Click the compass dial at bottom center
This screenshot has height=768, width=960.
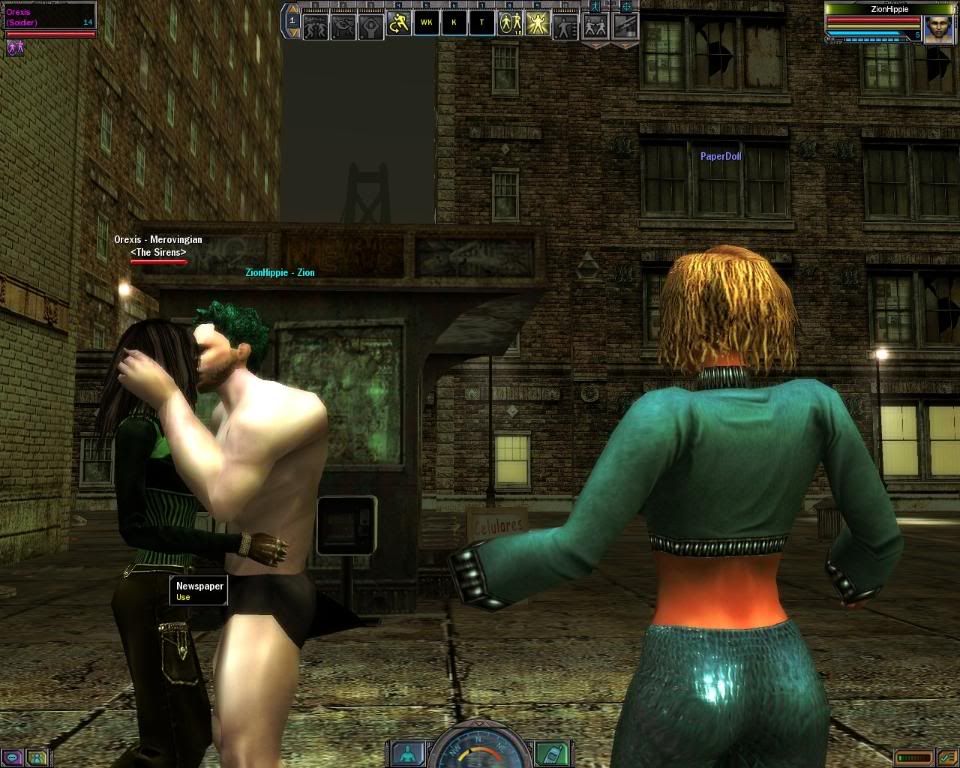[x=480, y=750]
